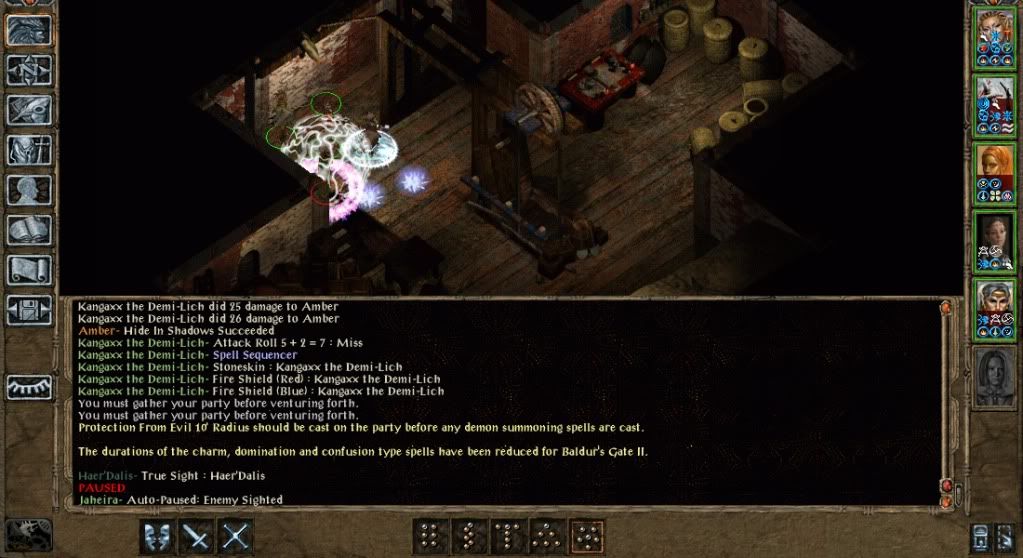1023x558 pixels.
Task: Select the dark-haired woman's portrait
Action: point(994,241)
